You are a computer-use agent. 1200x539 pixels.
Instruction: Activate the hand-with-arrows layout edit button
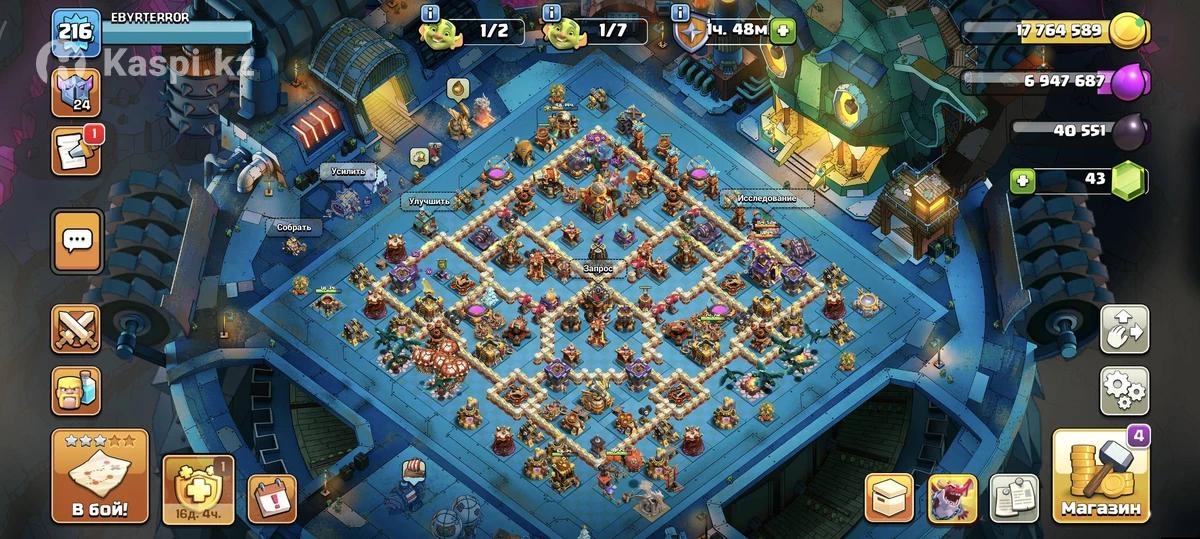(x=1124, y=329)
